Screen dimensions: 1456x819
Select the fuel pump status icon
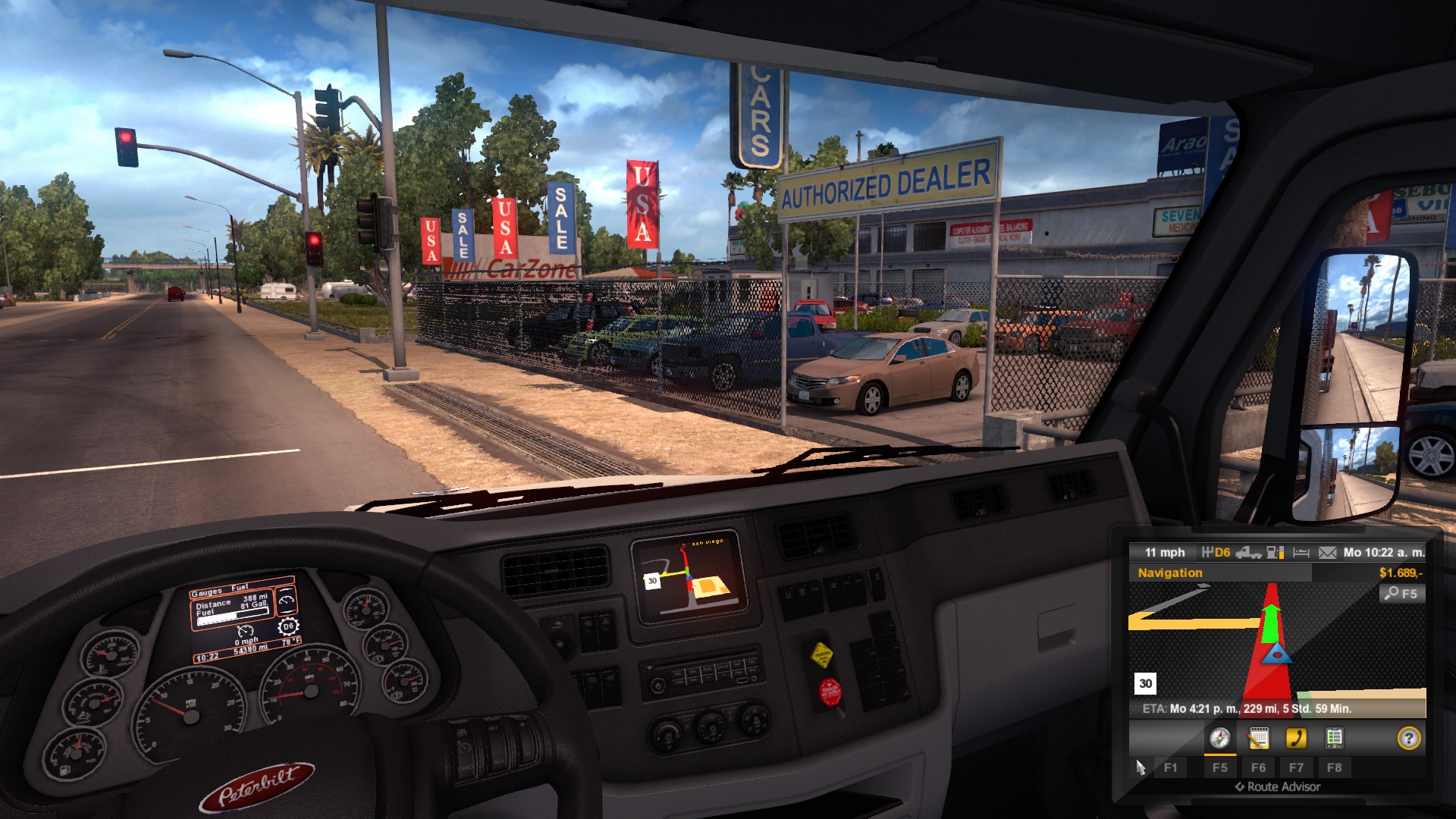1275,553
